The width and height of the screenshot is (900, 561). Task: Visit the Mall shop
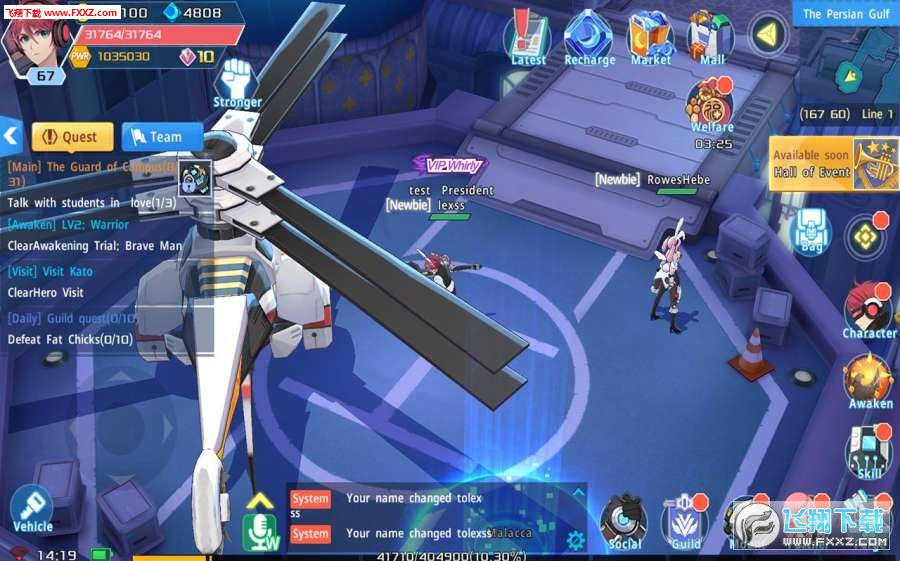(x=711, y=37)
